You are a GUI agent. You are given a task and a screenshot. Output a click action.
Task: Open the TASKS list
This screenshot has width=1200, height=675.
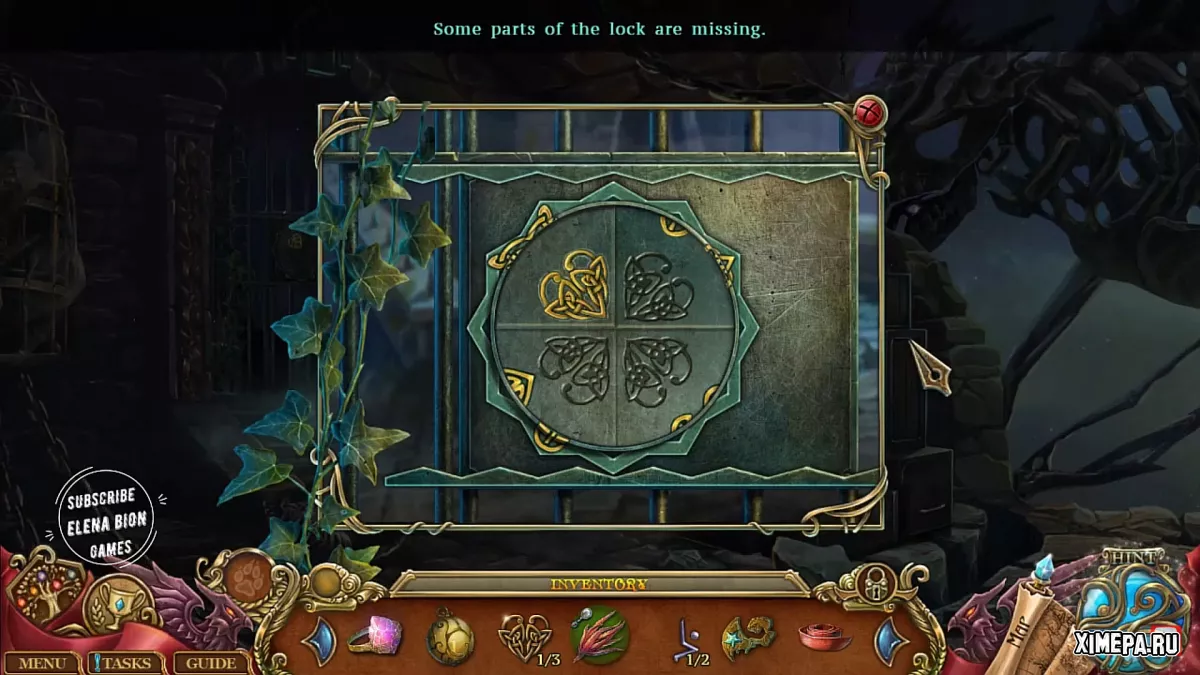pyautogui.click(x=125, y=662)
